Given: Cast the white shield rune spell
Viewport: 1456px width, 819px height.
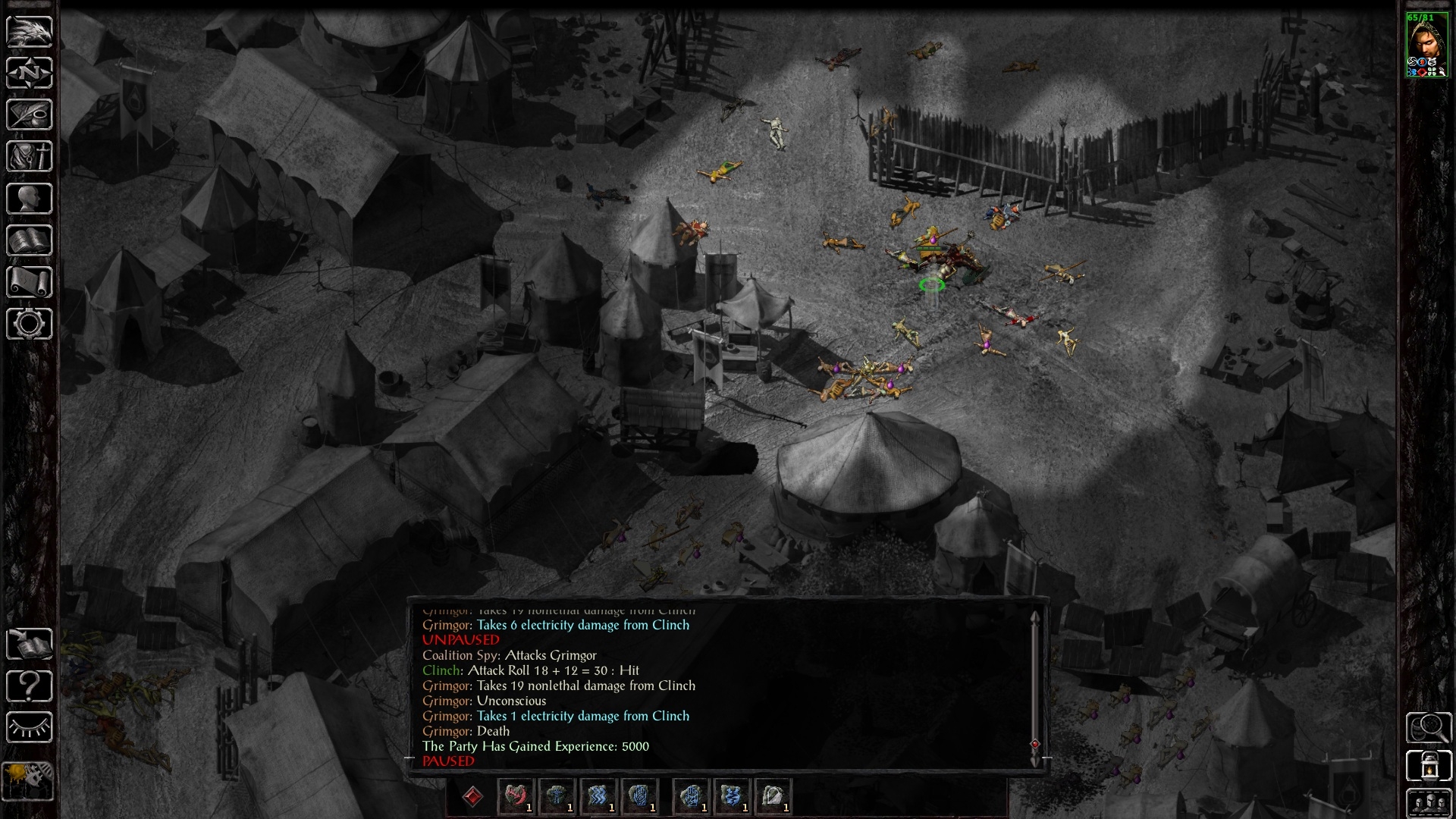Looking at the screenshot, I should click(x=772, y=796).
